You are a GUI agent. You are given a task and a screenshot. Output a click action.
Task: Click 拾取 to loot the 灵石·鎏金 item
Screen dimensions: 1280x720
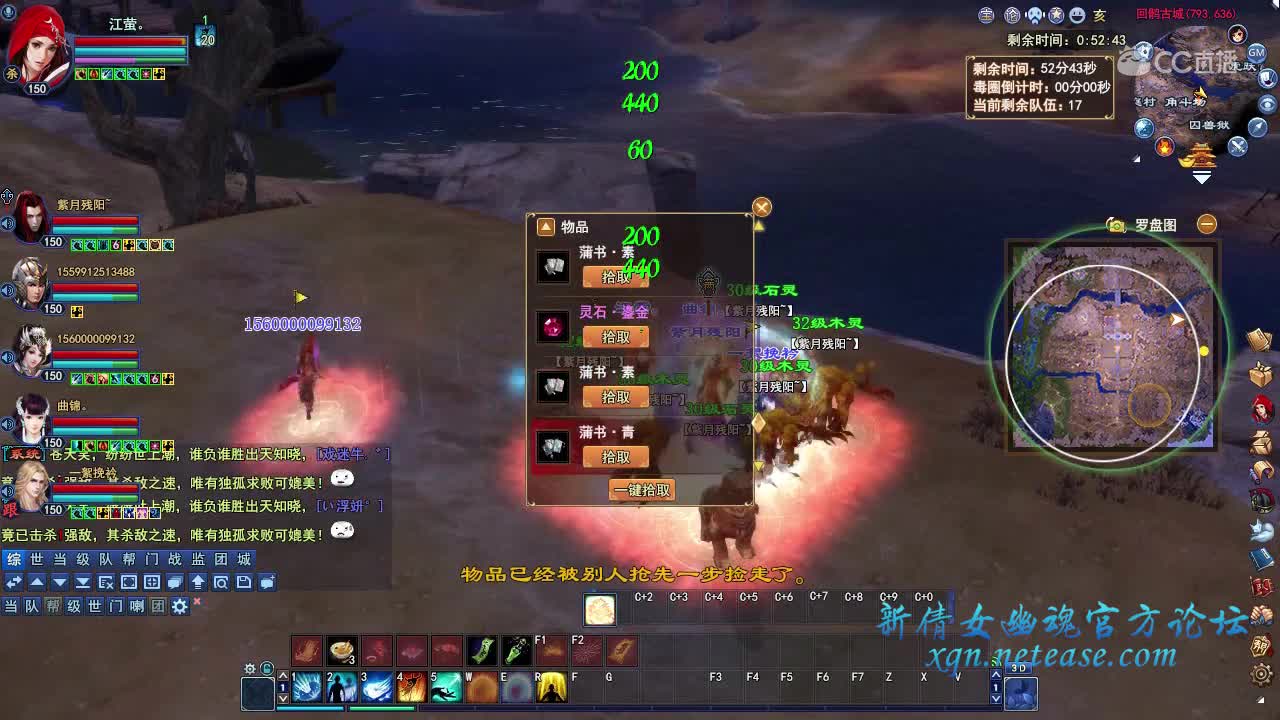pyautogui.click(x=617, y=337)
